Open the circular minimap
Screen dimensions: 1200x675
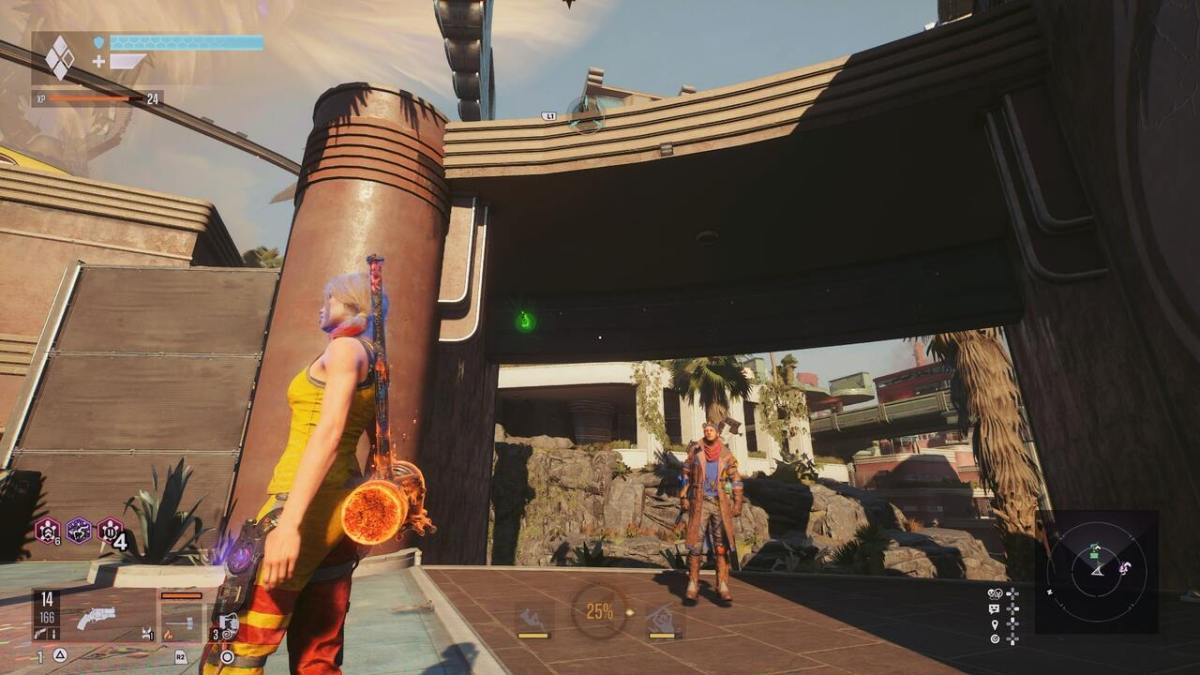1097,572
